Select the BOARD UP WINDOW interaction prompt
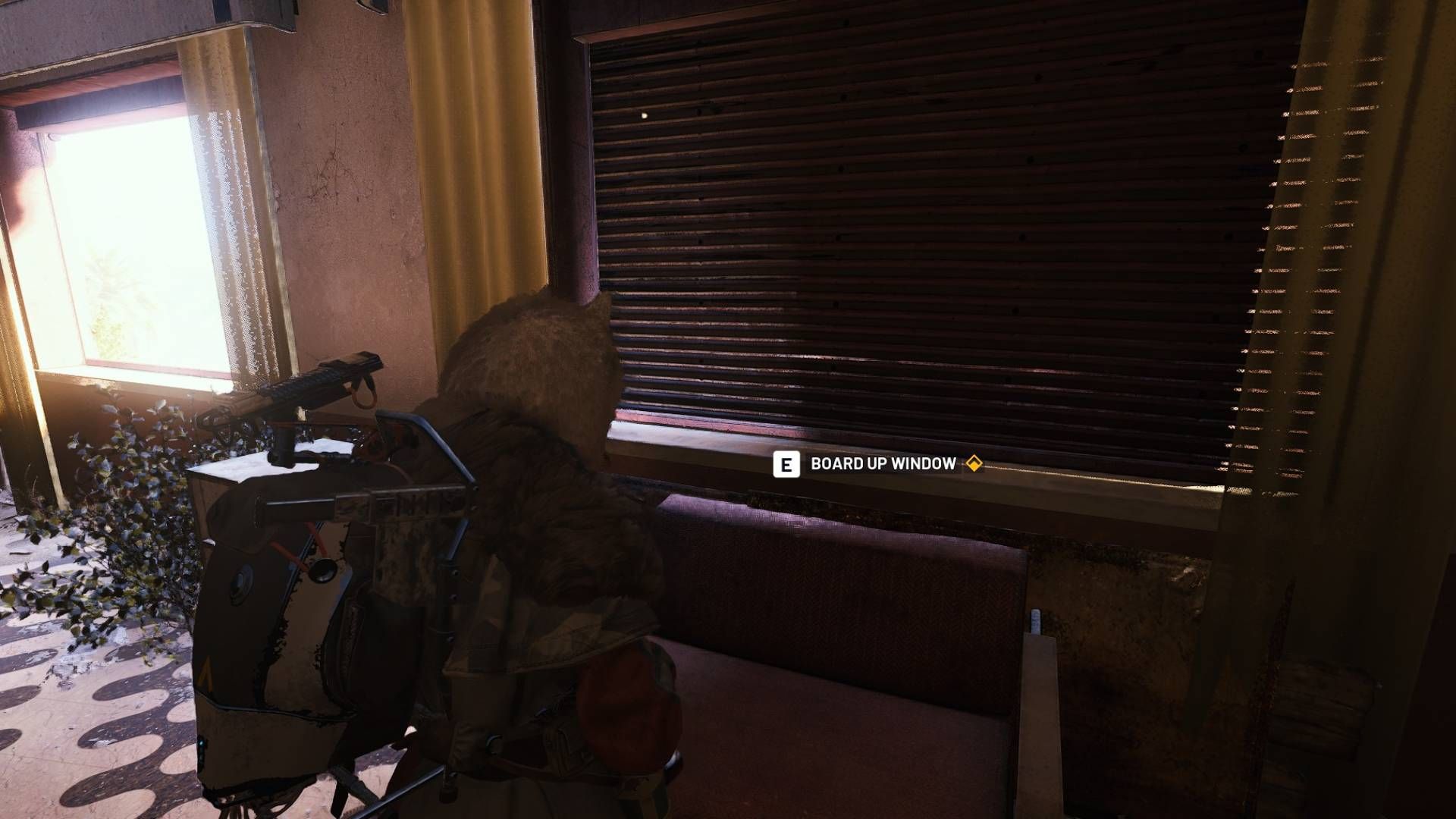Image resolution: width=1456 pixels, height=819 pixels. tap(883, 465)
